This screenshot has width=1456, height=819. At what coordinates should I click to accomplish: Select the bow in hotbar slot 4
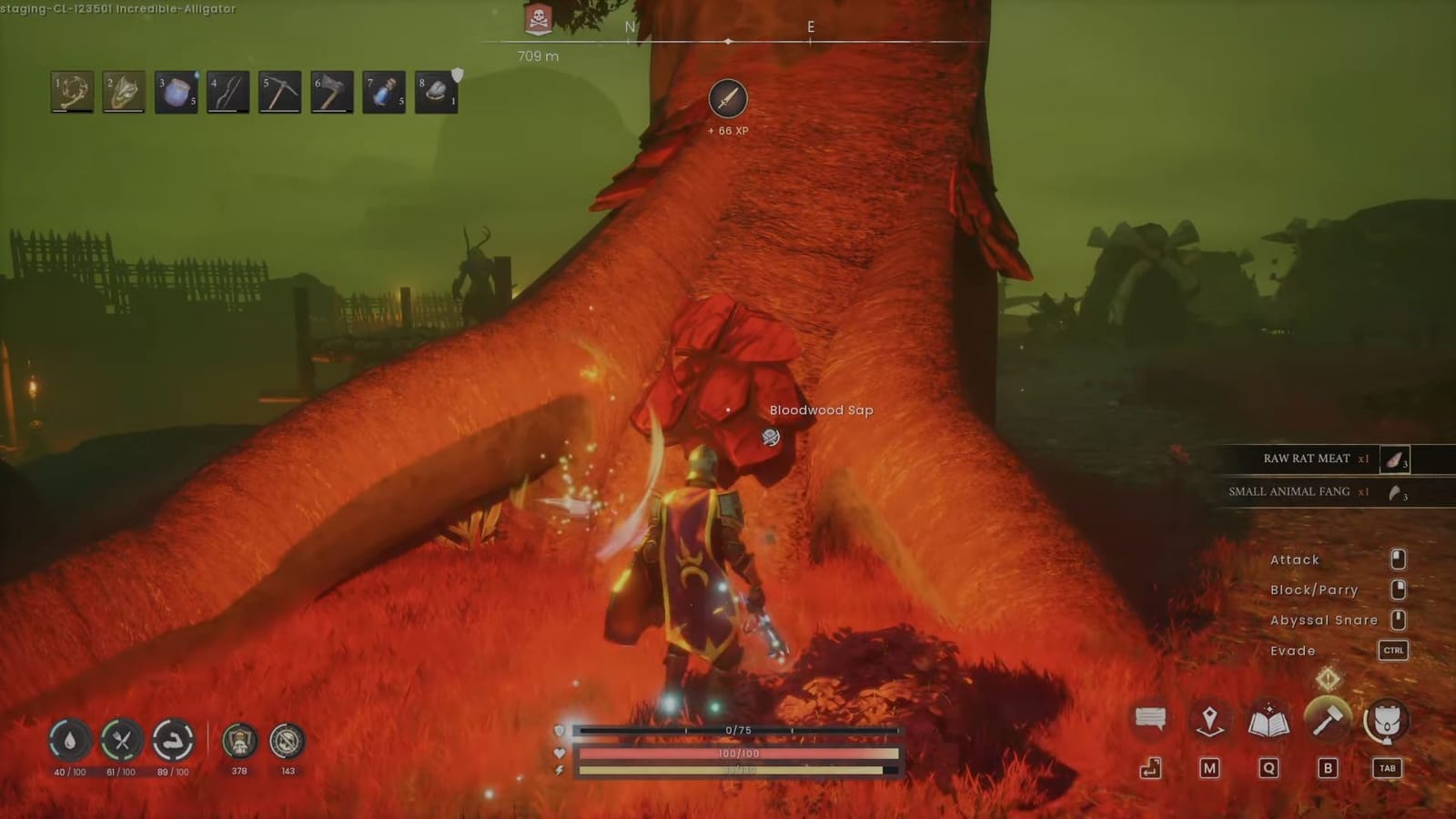point(227,91)
